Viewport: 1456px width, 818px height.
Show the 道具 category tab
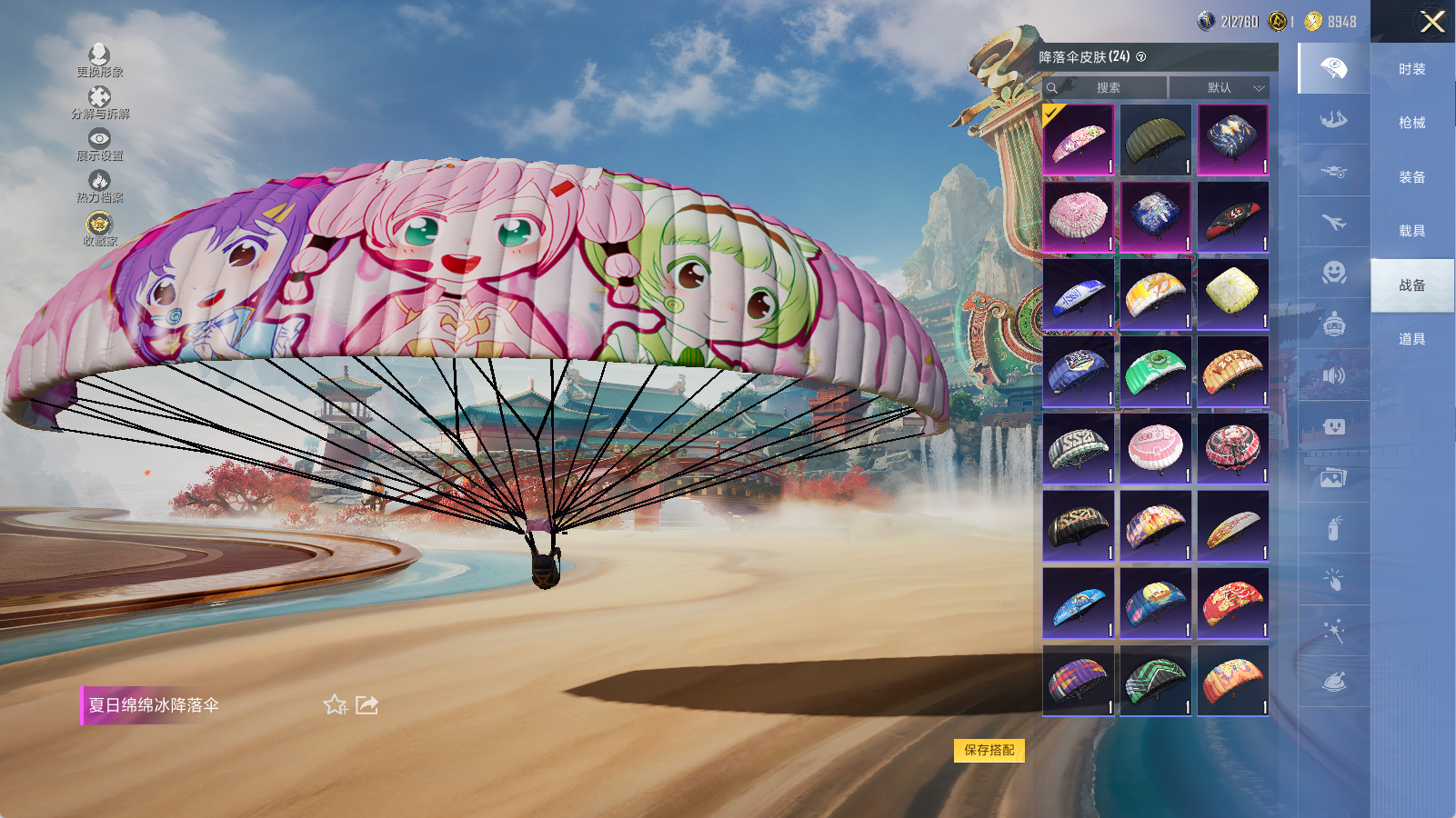pos(1411,339)
